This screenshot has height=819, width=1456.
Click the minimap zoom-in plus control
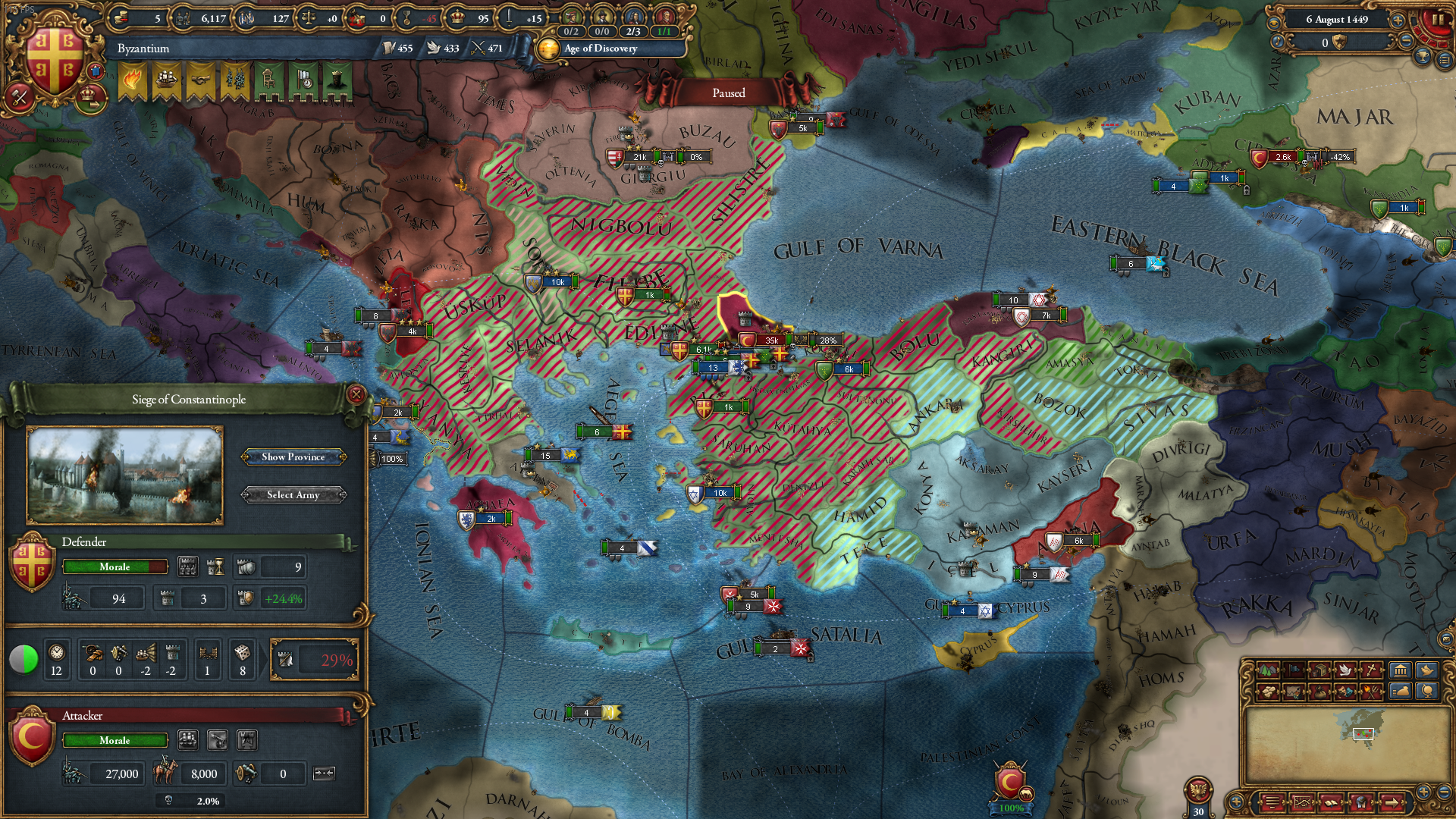click(x=1423, y=793)
